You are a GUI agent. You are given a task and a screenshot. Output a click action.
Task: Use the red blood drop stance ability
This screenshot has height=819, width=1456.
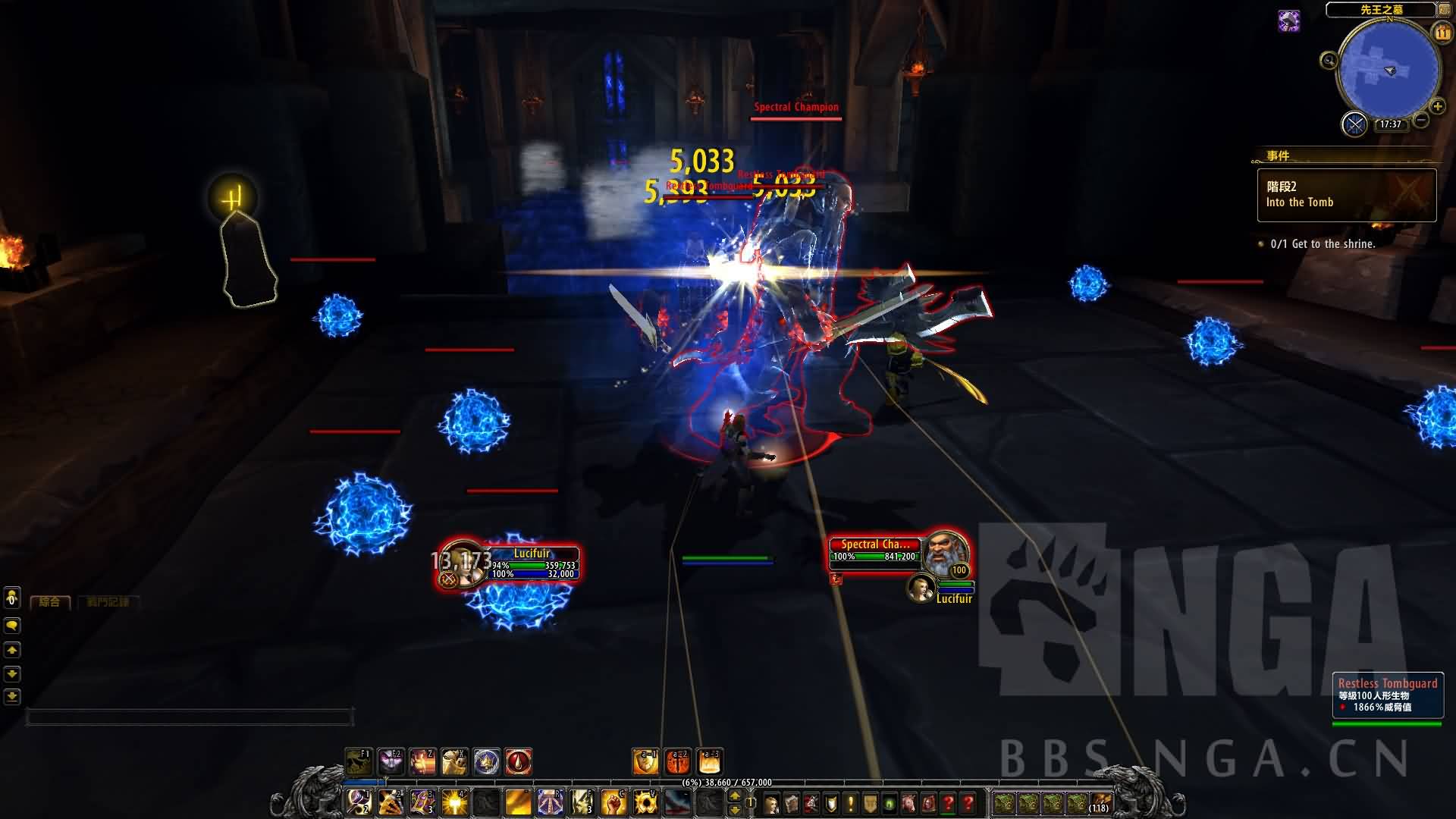[519, 761]
